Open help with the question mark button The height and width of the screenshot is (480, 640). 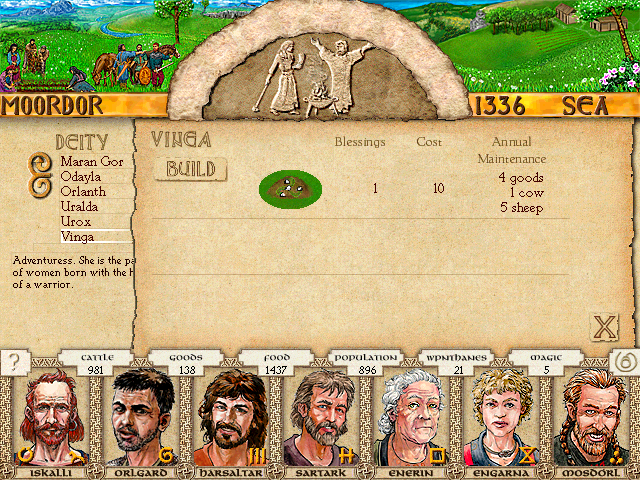tap(15, 363)
